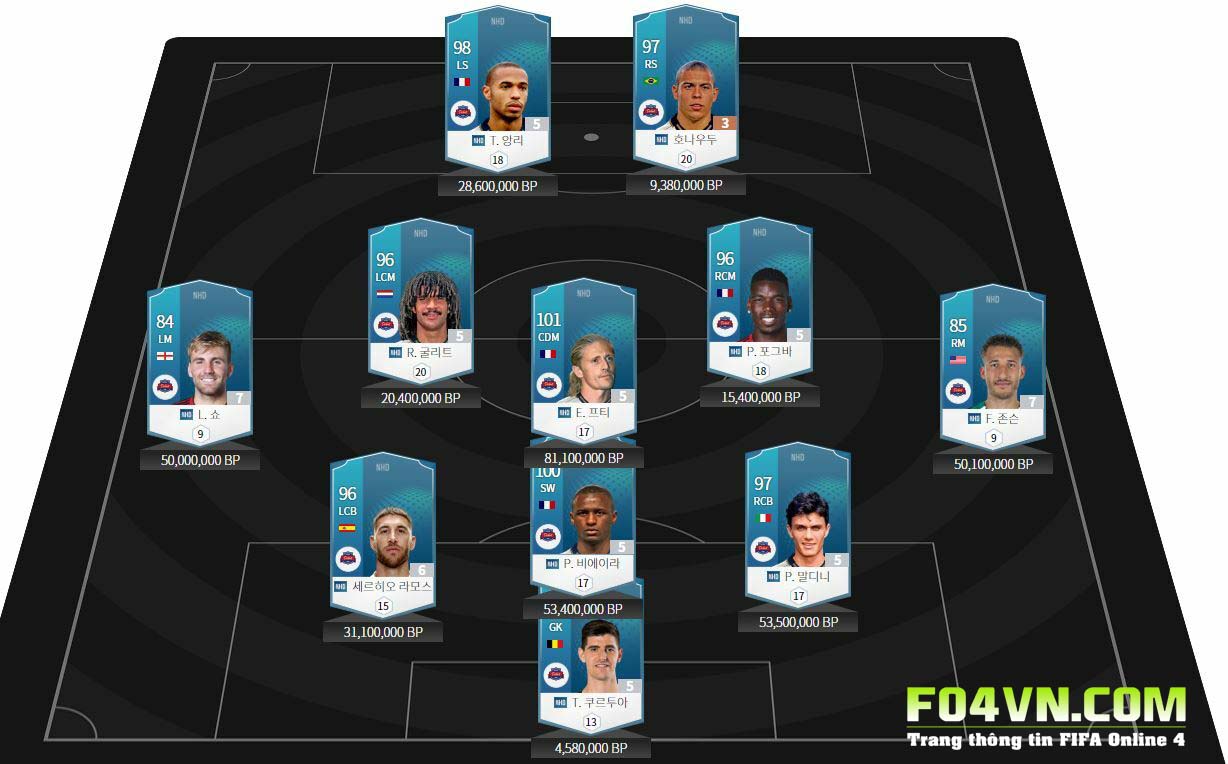The image size is (1228, 764).
Task: Select the LS striker card rated 98
Action: point(498,90)
